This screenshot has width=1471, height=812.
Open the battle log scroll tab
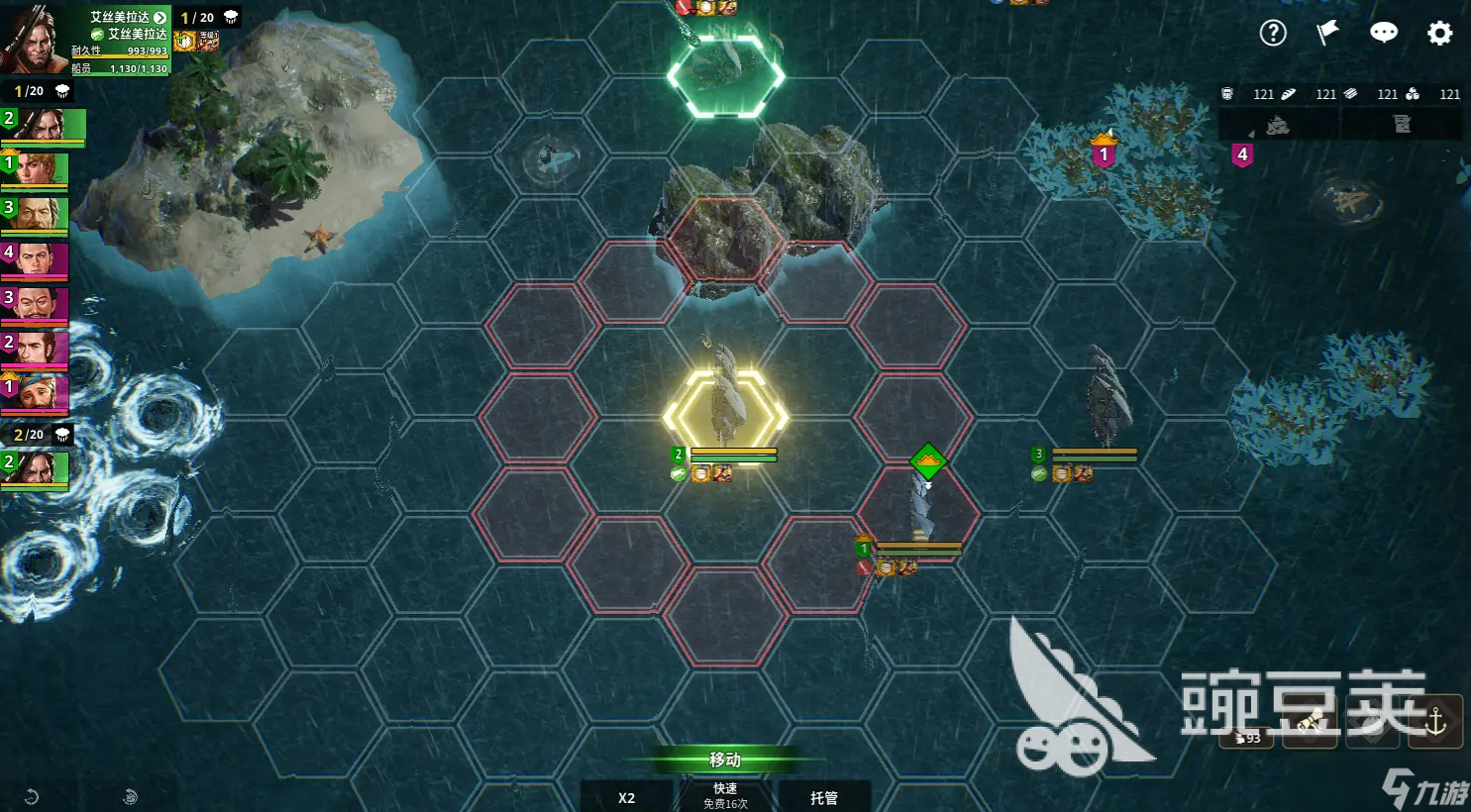tap(1401, 125)
